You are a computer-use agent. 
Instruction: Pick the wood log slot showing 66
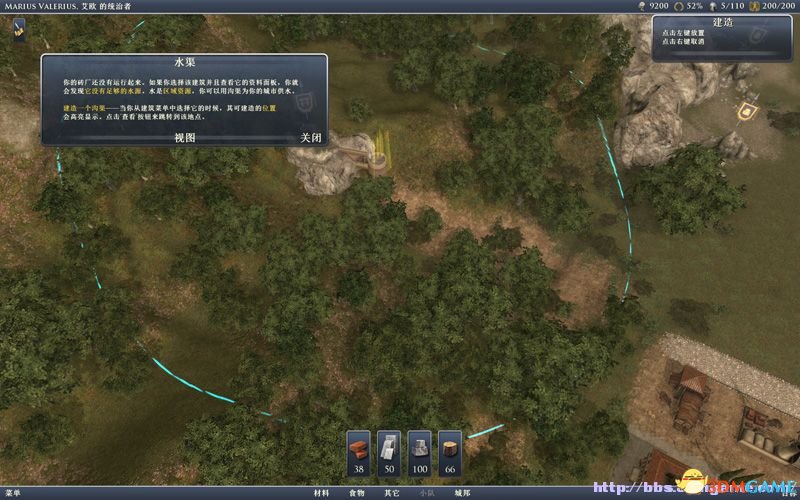click(x=450, y=453)
